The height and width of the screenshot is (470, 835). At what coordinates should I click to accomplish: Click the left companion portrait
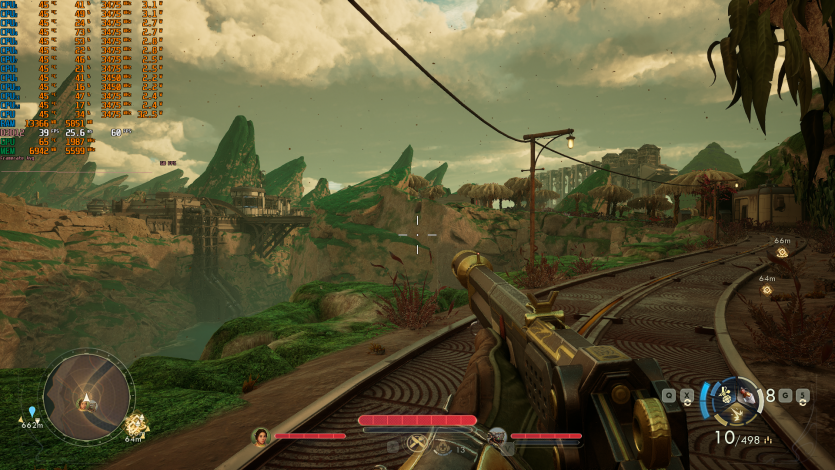(260, 436)
